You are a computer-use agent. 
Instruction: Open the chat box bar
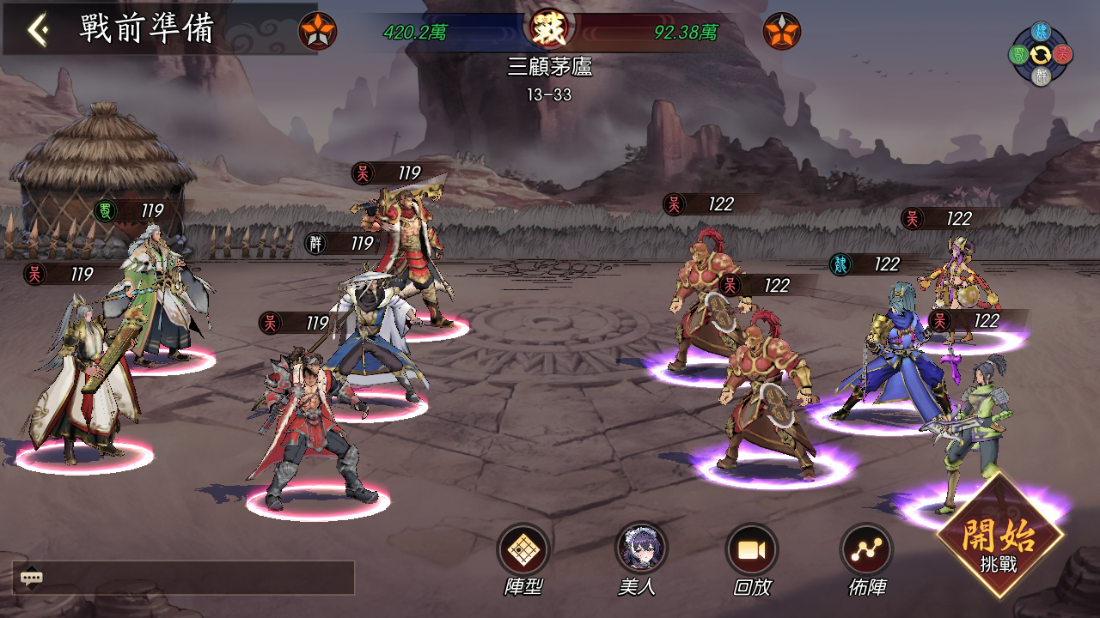[x=183, y=578]
